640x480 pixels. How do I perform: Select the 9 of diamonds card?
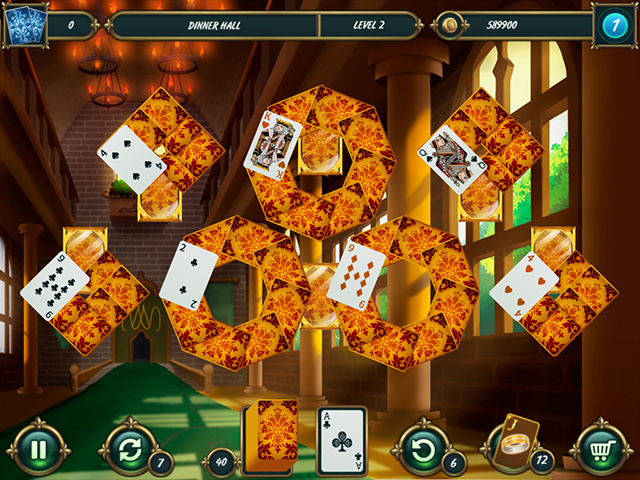[x=357, y=274]
